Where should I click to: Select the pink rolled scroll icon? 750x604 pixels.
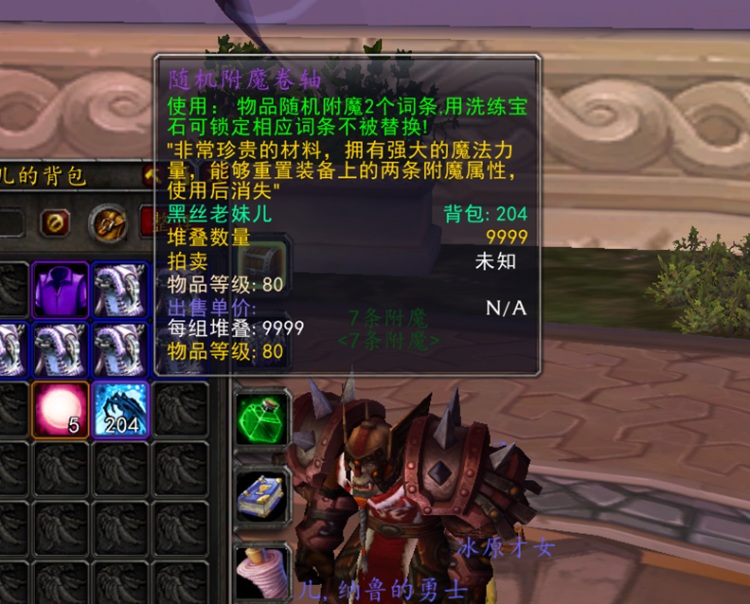tap(263, 571)
